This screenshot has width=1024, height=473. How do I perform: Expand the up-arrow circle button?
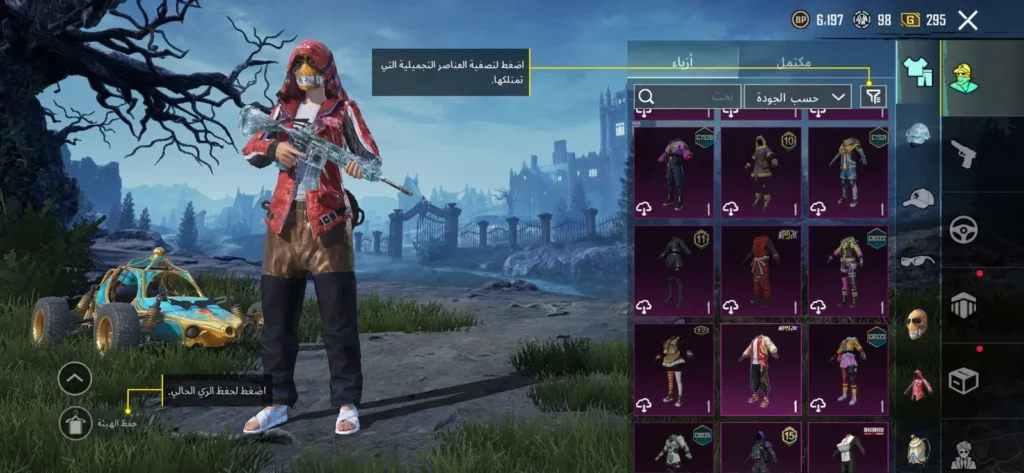coord(75,378)
